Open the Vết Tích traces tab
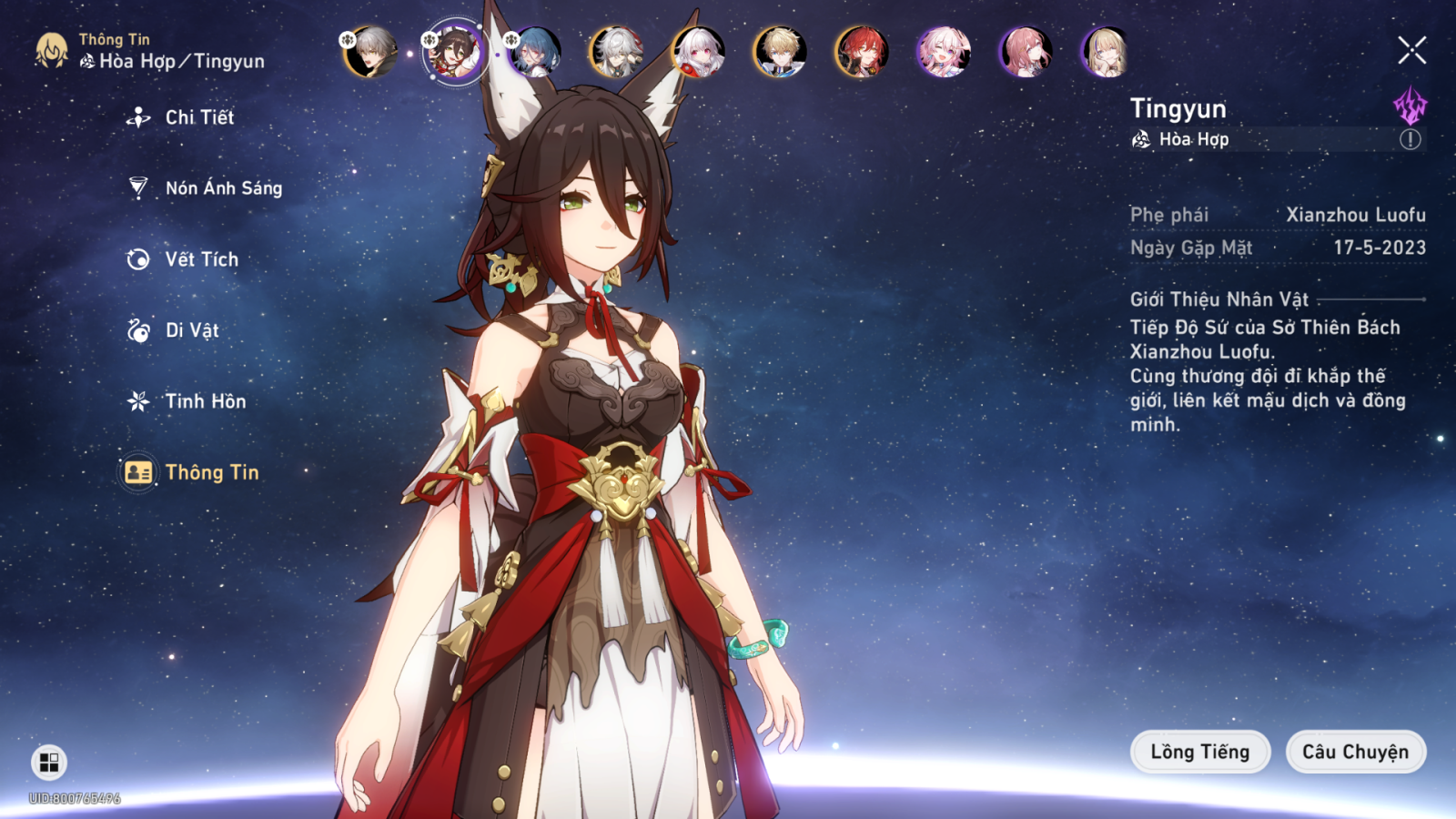Image resolution: width=1456 pixels, height=819 pixels. pos(201,259)
